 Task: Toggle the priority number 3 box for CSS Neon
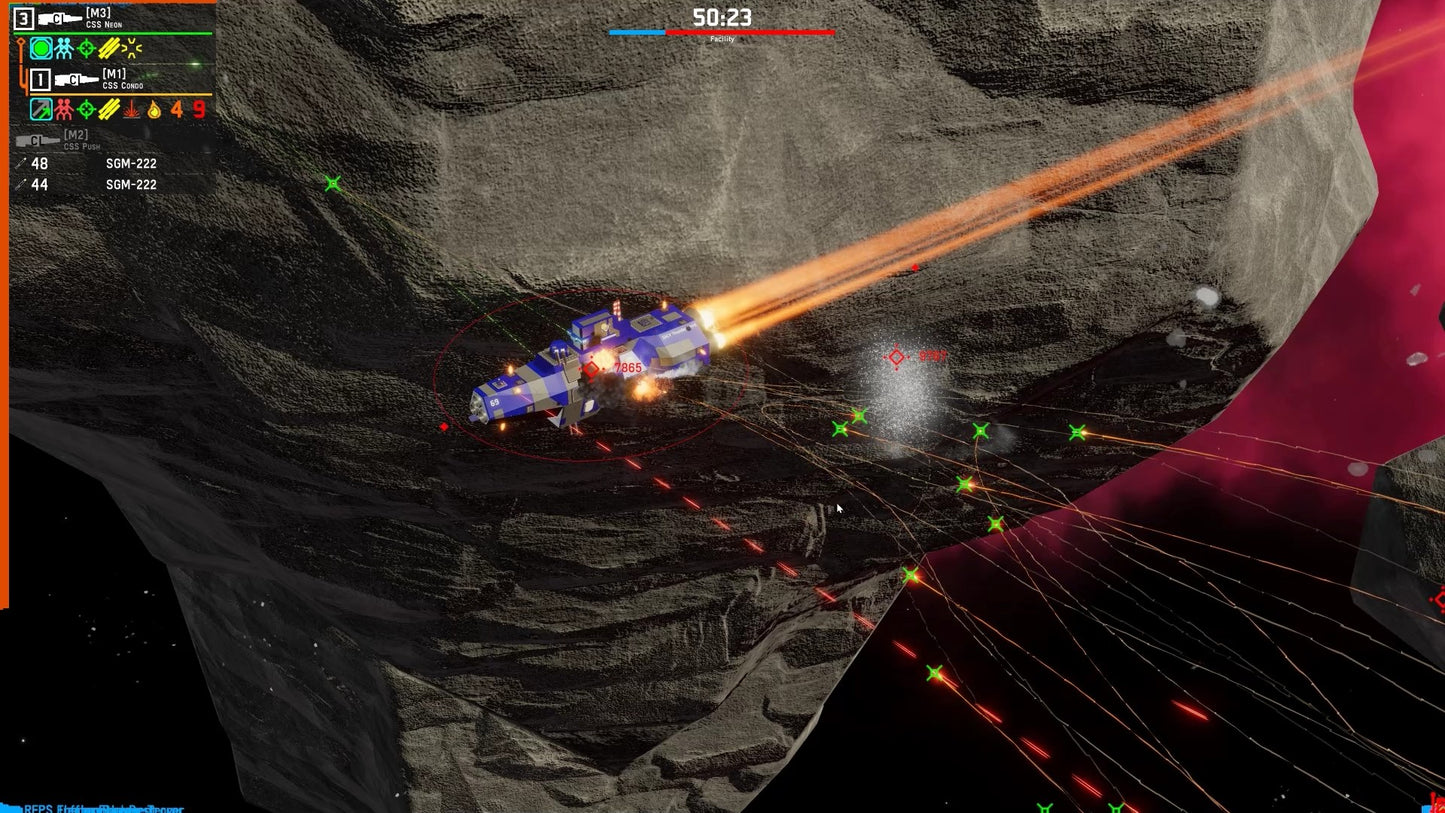pyautogui.click(x=22, y=17)
